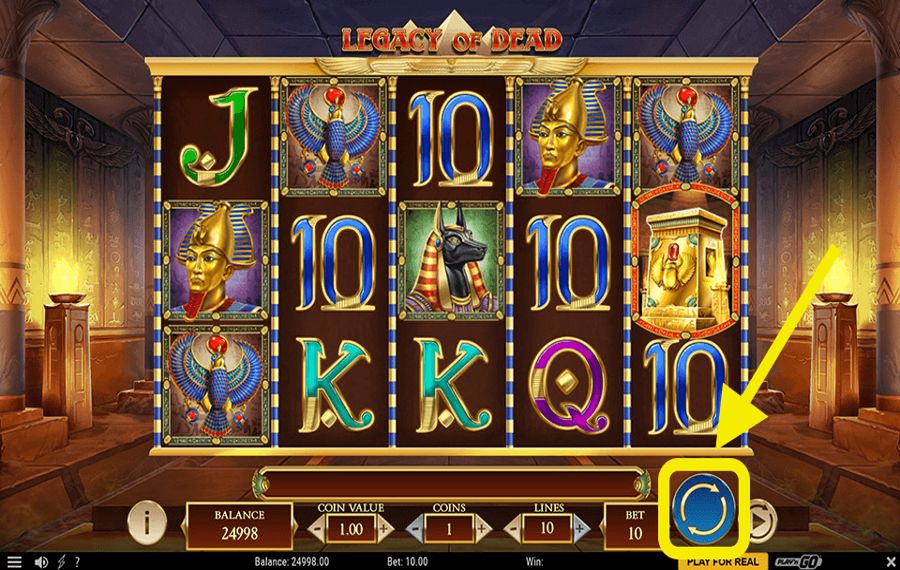Toggle the sound speaker icon
Image resolution: width=900 pixels, height=570 pixels.
[x=42, y=562]
